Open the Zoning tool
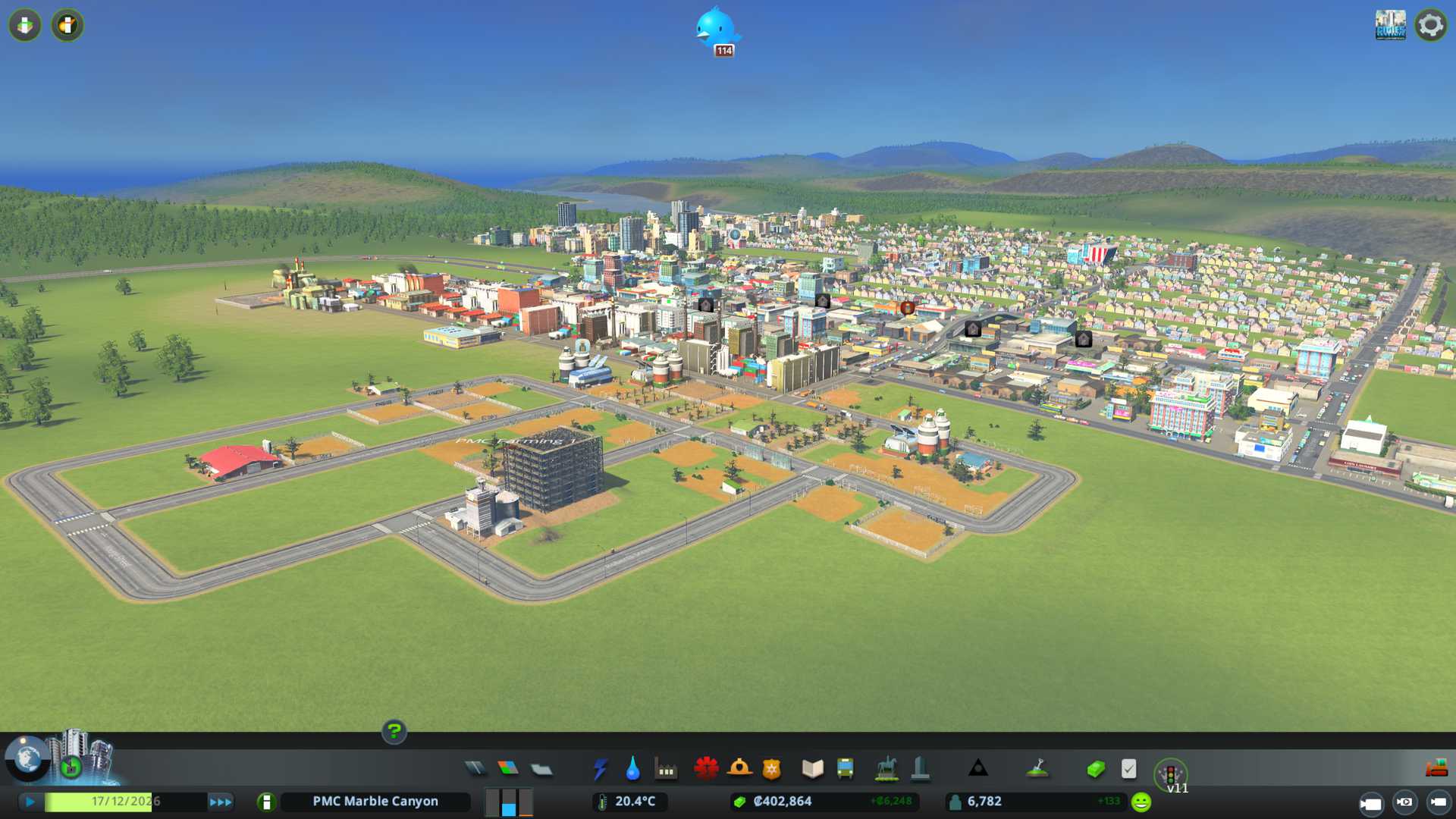 (x=508, y=769)
